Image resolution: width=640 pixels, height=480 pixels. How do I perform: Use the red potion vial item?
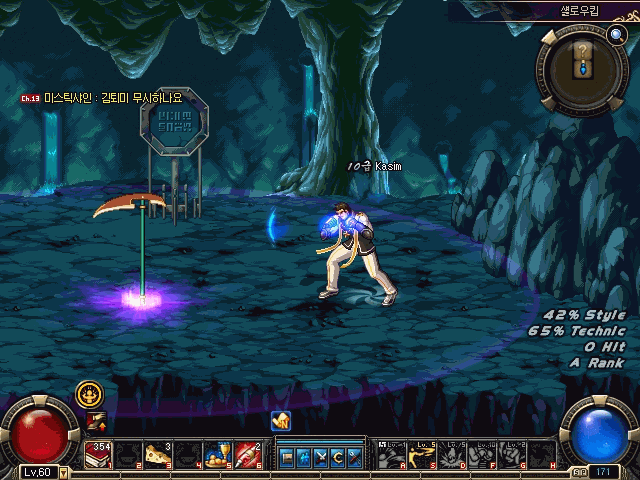(x=247, y=455)
